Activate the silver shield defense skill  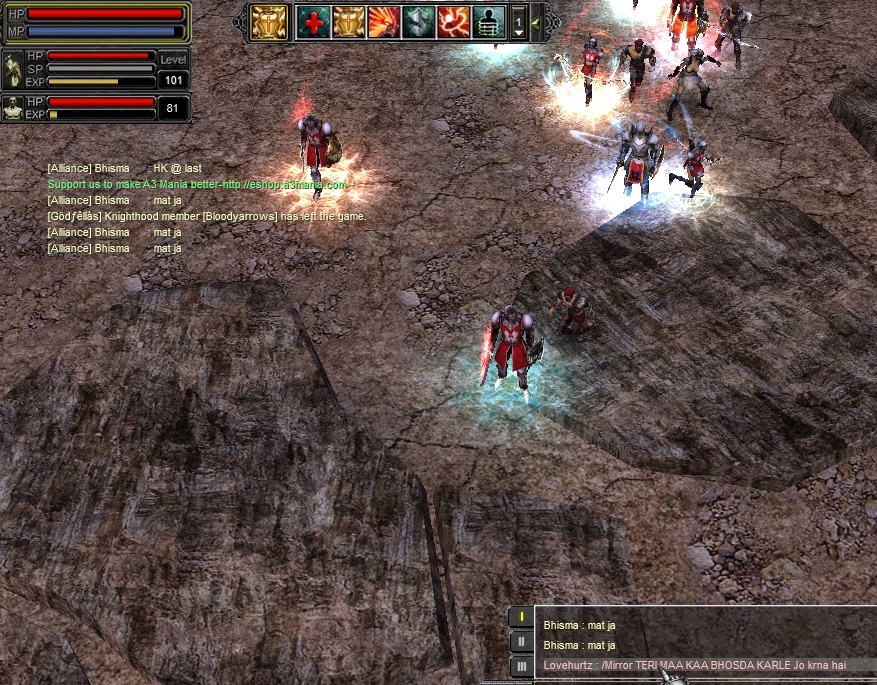418,21
